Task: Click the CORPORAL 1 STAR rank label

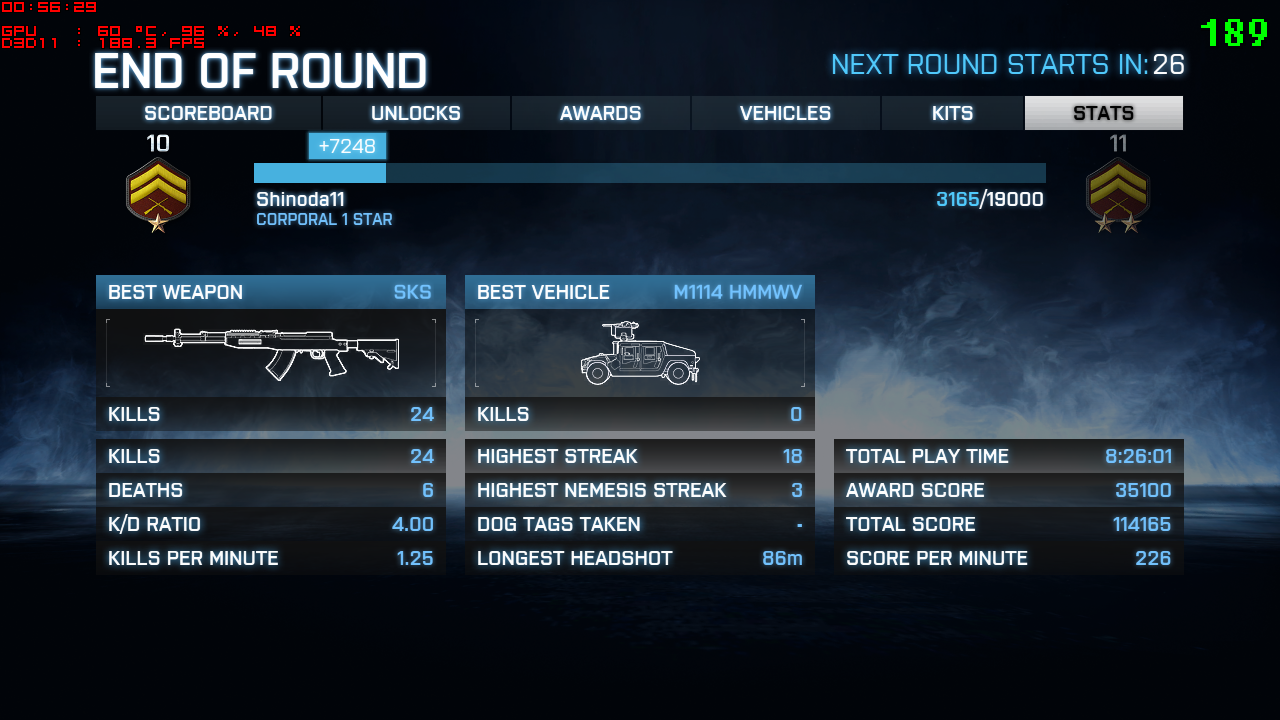Action: [324, 219]
